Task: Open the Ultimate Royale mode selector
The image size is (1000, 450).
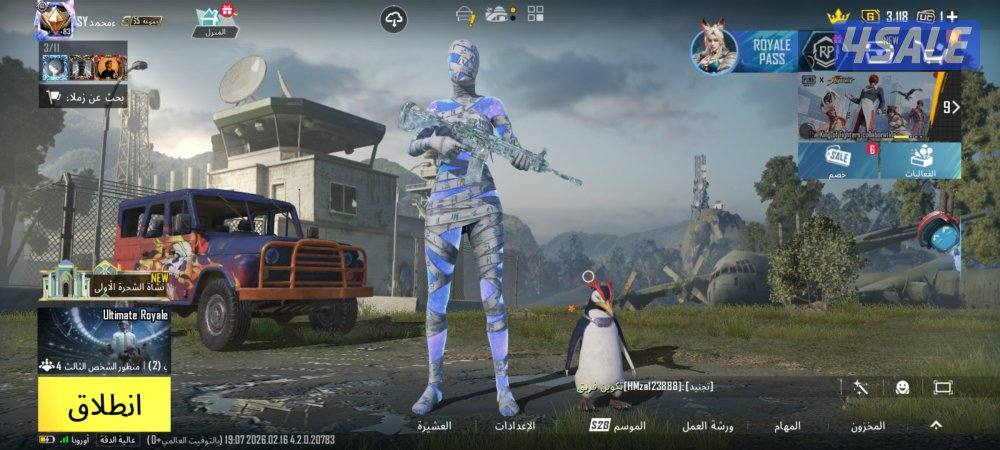Action: coord(104,340)
